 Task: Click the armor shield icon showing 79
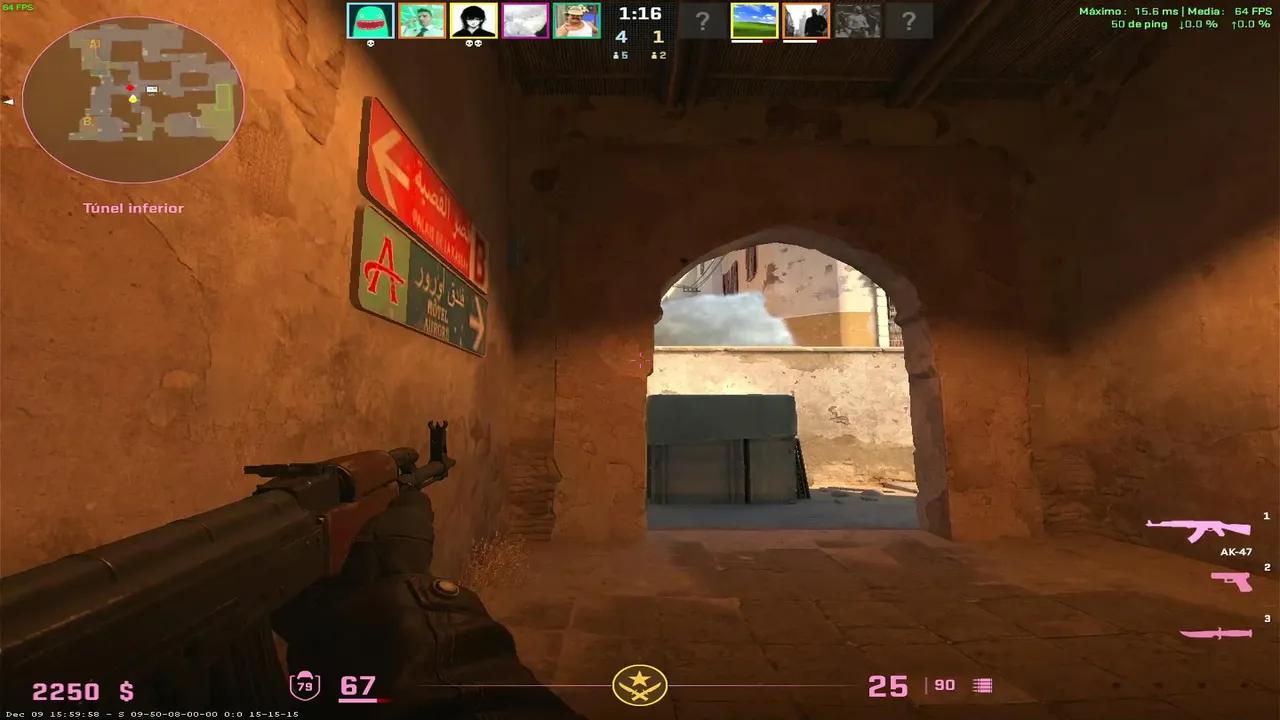point(305,686)
